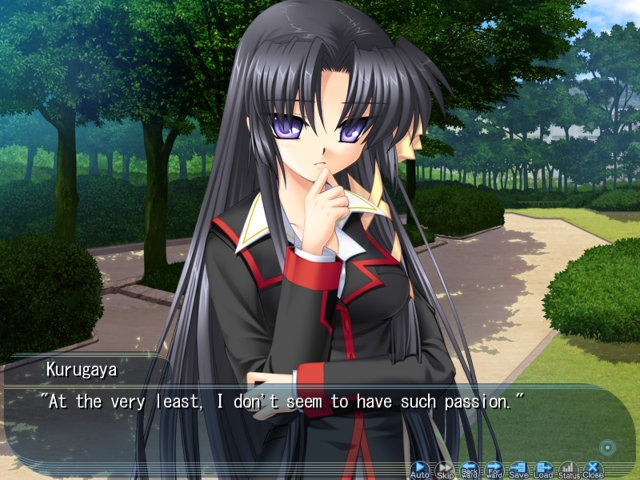The width and height of the screenshot is (640, 480).
Task: Hide the text box with Close
Action: (x=593, y=468)
